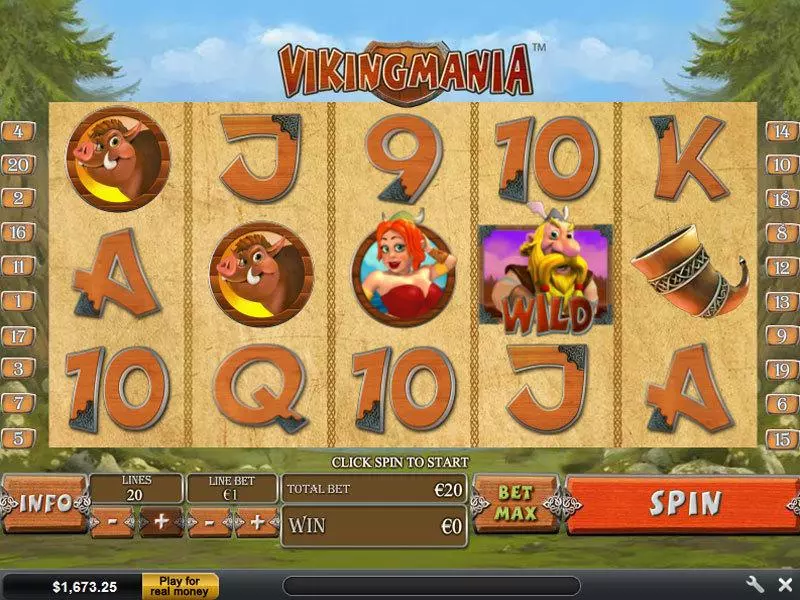Click Play for real money
This screenshot has width=800, height=600.
coord(180,585)
